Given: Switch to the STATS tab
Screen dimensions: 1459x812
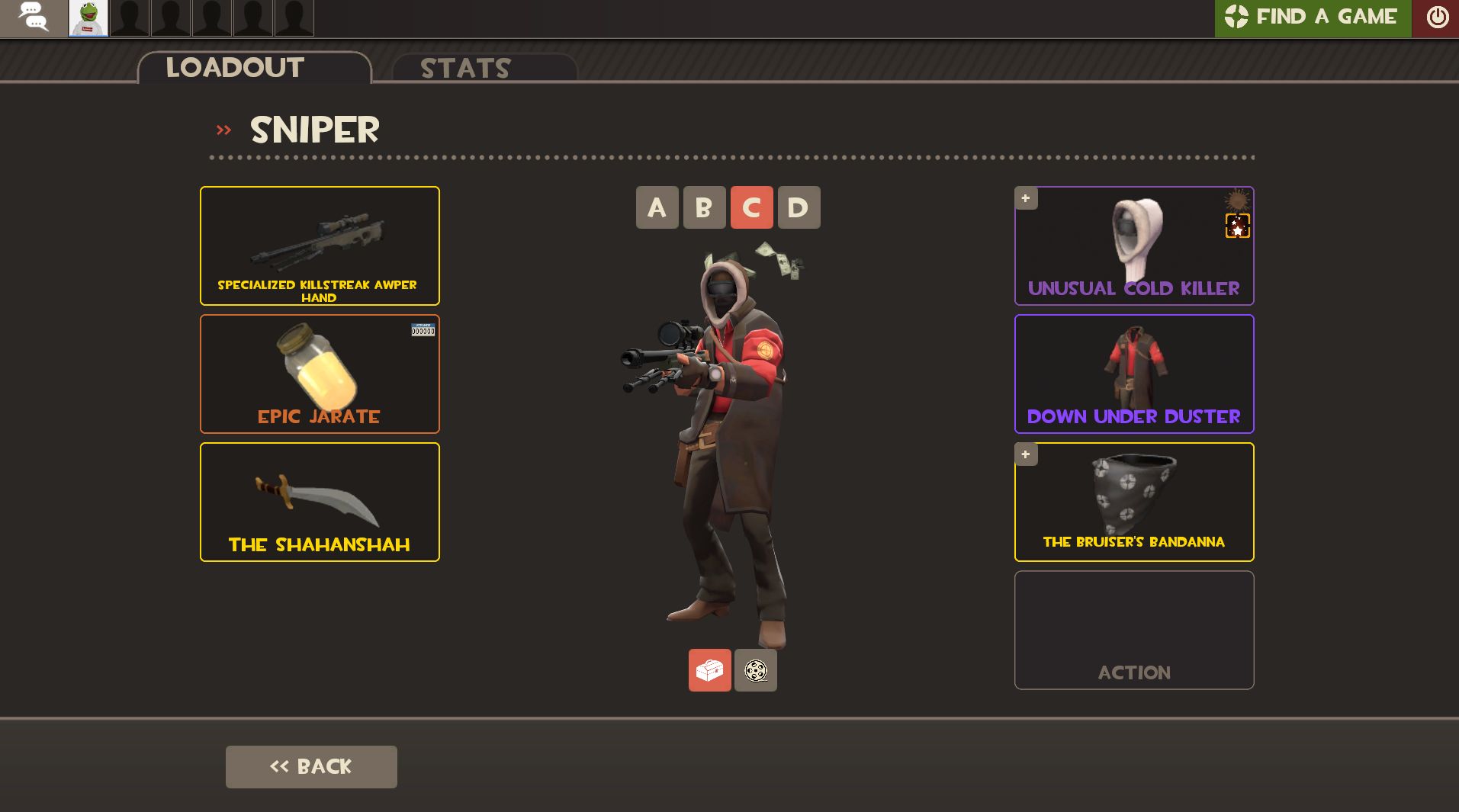Looking at the screenshot, I should (x=465, y=69).
